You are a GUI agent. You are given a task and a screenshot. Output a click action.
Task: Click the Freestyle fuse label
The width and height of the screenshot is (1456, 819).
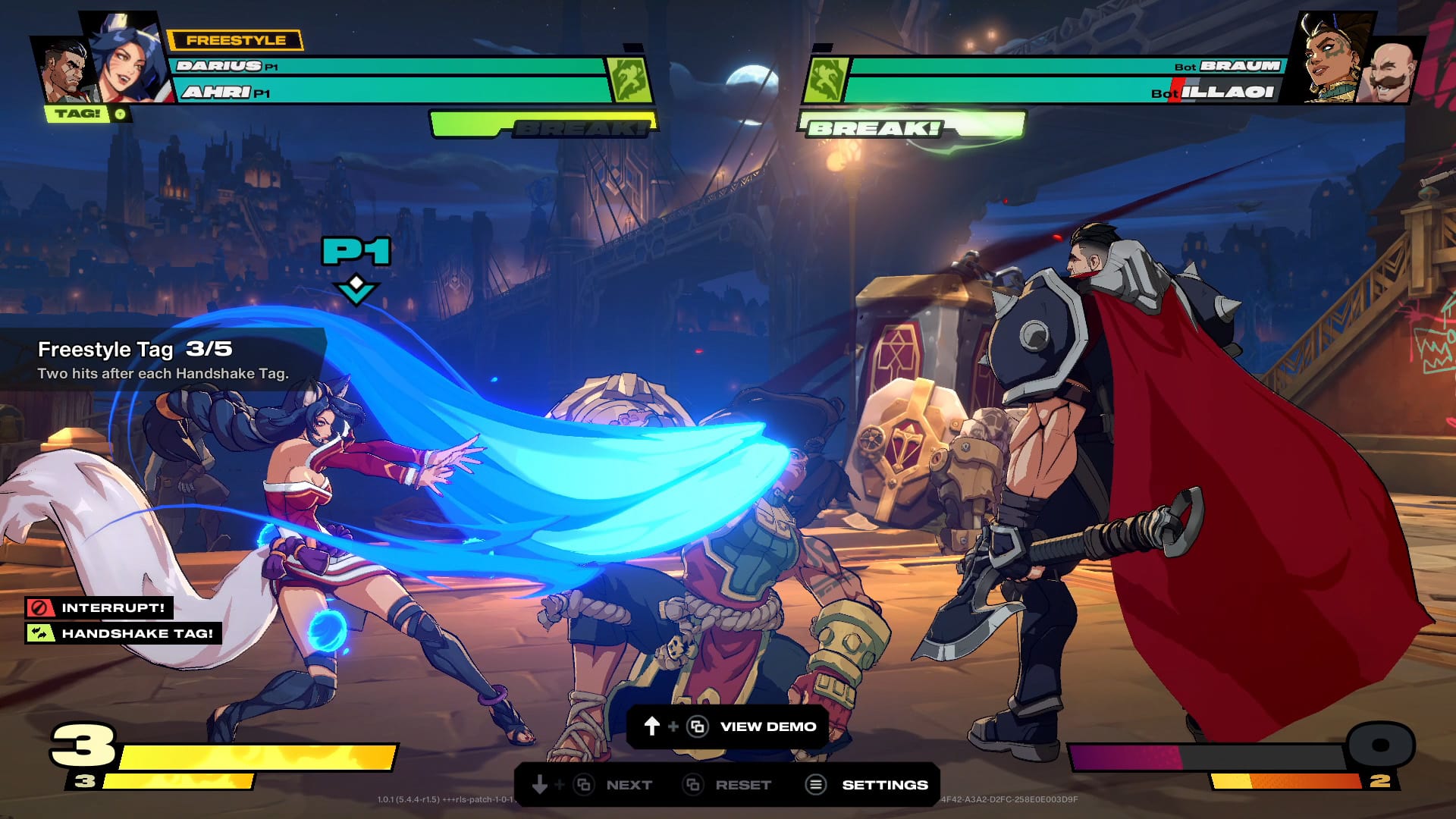coord(235,40)
